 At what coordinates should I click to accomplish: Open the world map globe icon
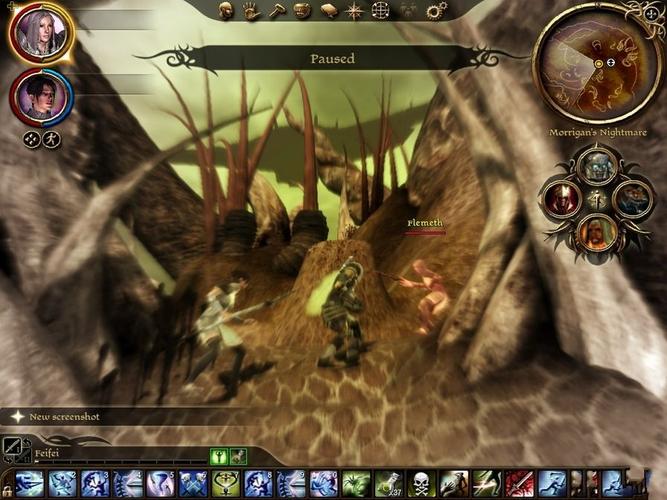[x=380, y=11]
